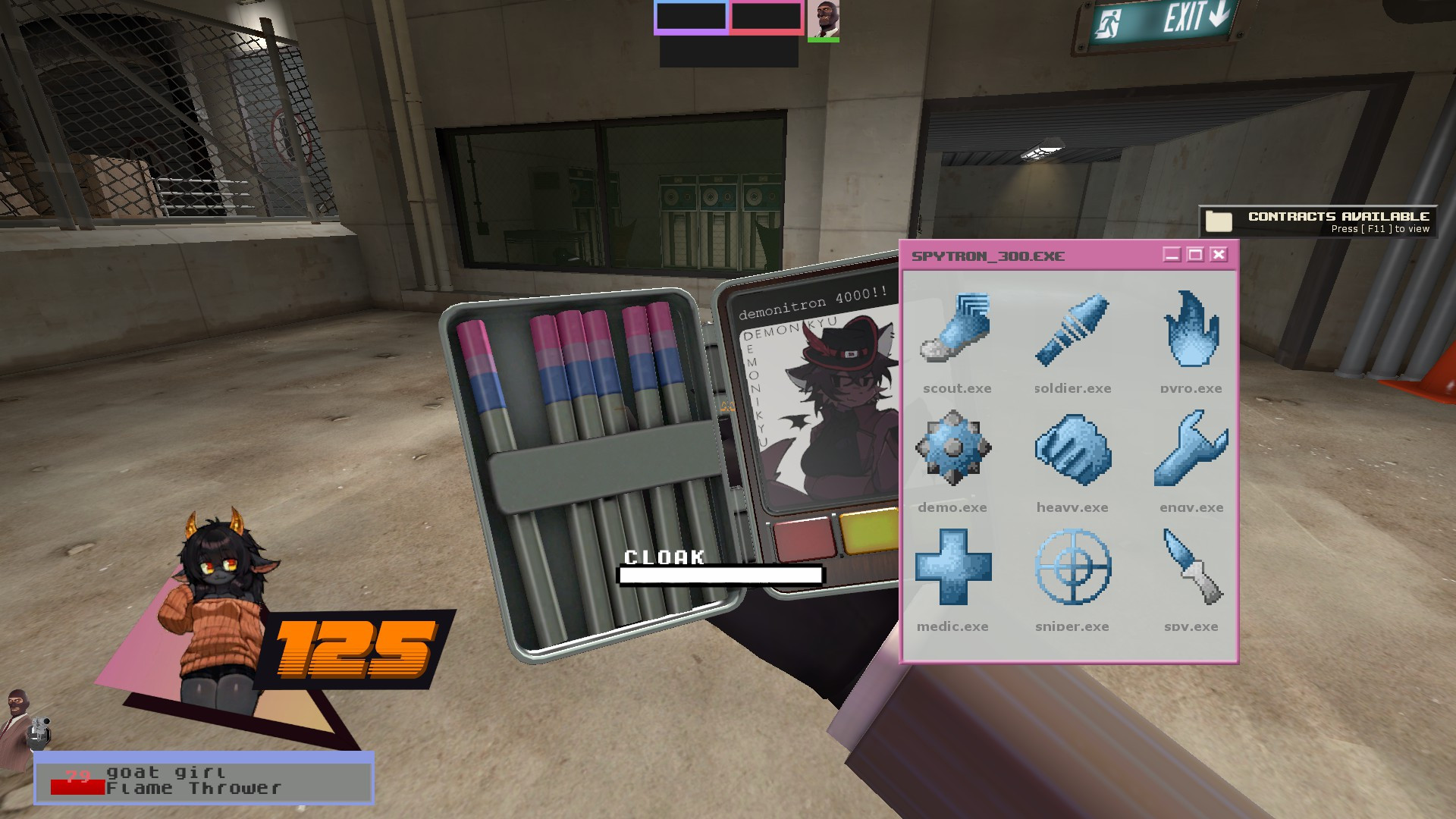Click the SPYTRON_300.EXE title bar
The image size is (1456, 819).
pos(986,256)
